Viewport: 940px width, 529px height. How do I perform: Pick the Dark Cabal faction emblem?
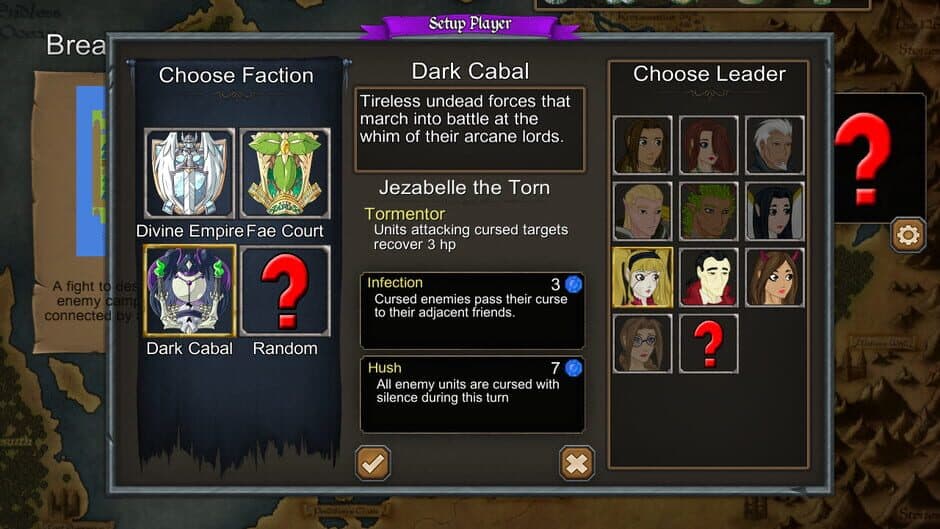click(x=189, y=291)
